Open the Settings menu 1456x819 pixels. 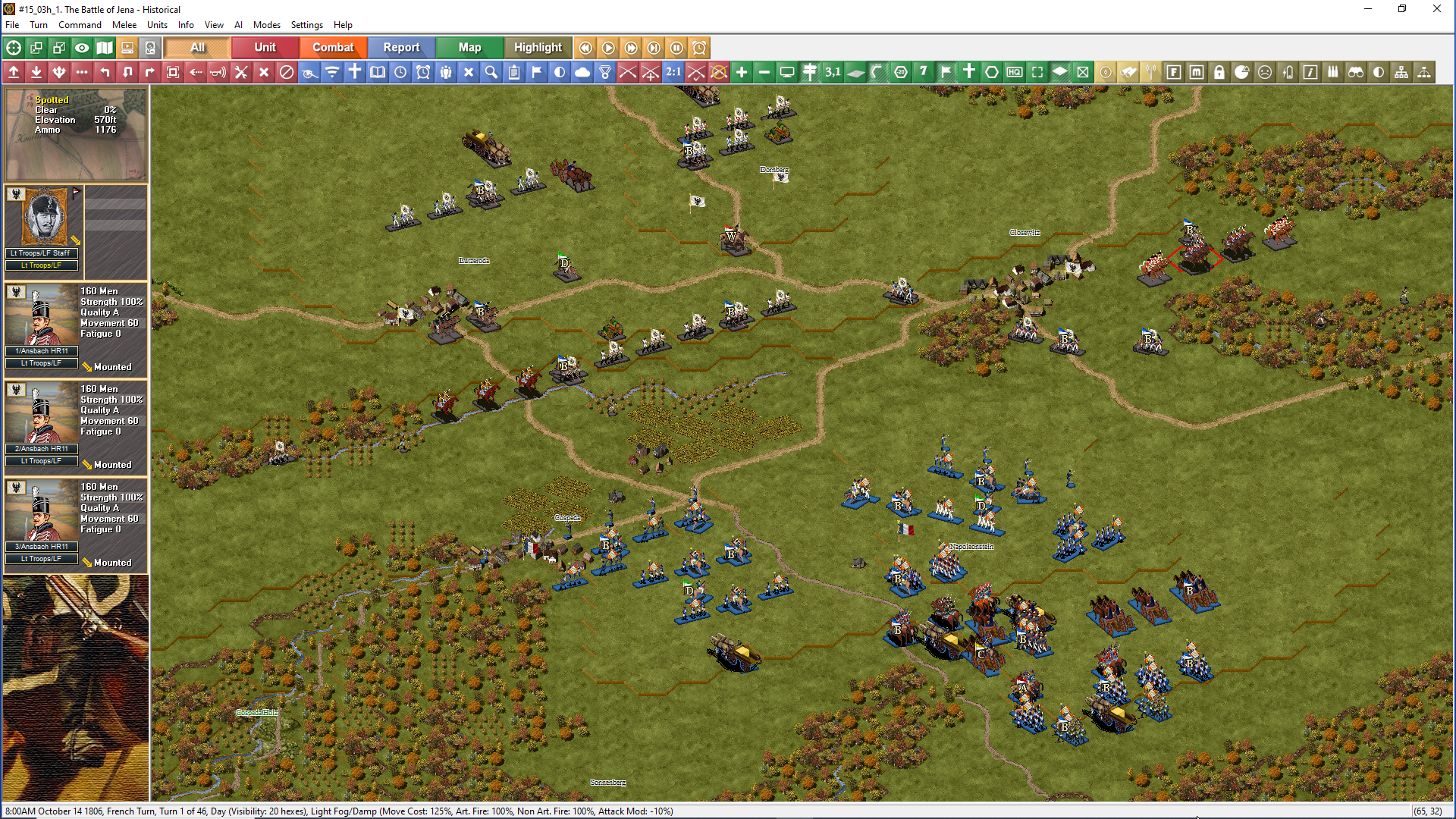pyautogui.click(x=306, y=25)
